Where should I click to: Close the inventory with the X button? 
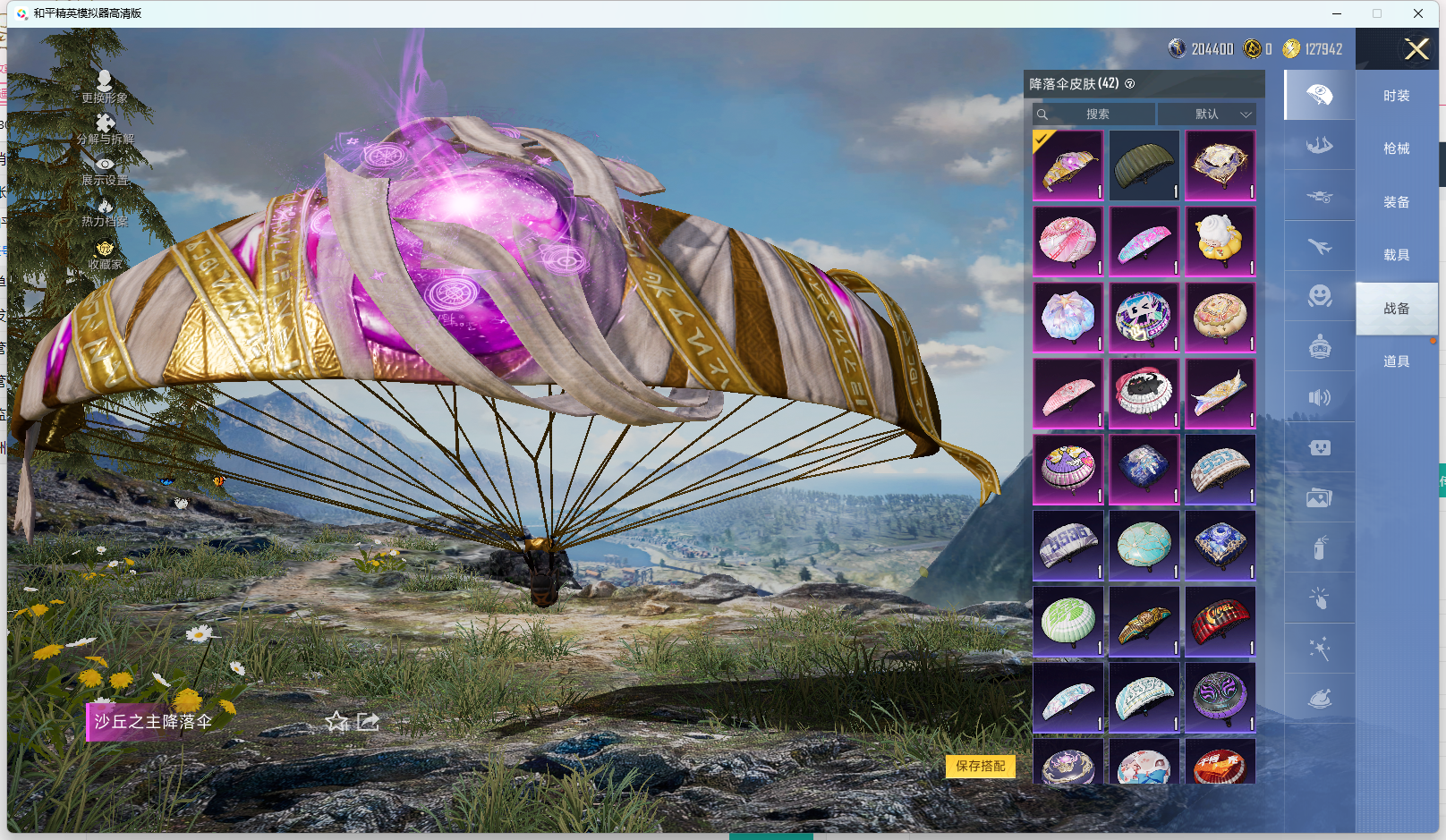1416,49
